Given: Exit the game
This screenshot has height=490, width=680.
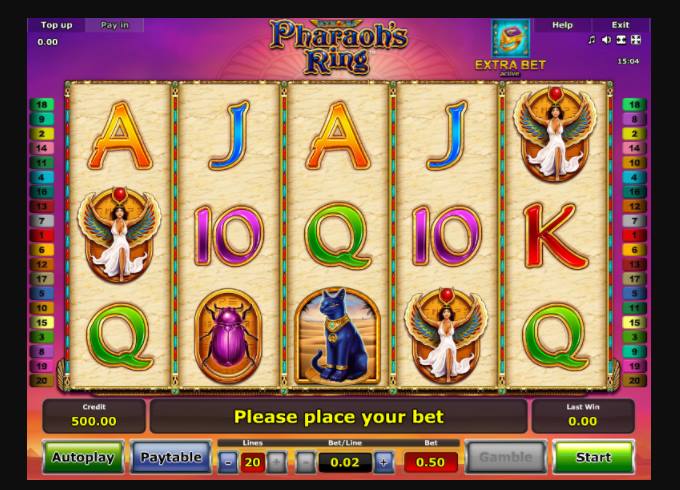Looking at the screenshot, I should [x=620, y=25].
